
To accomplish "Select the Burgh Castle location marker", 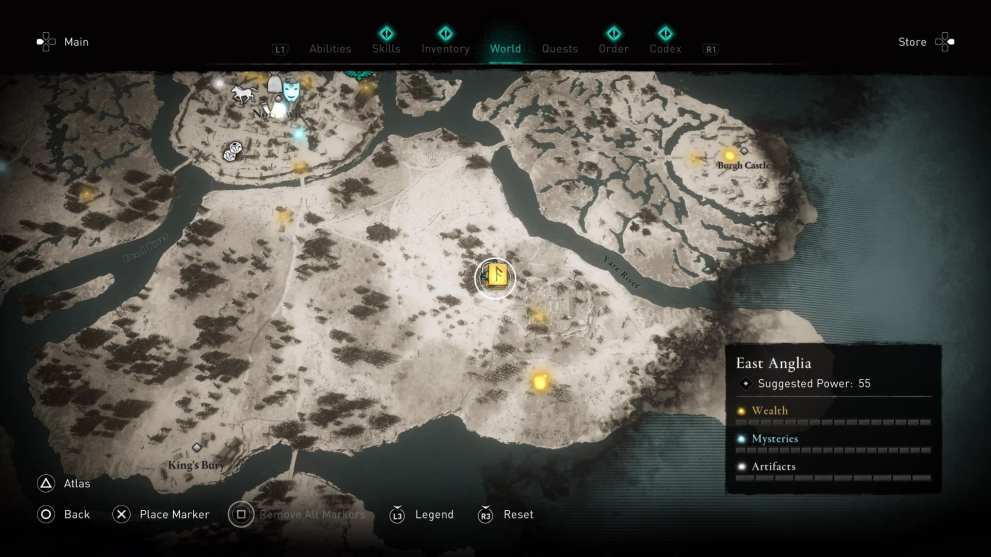I will pyautogui.click(x=743, y=150).
